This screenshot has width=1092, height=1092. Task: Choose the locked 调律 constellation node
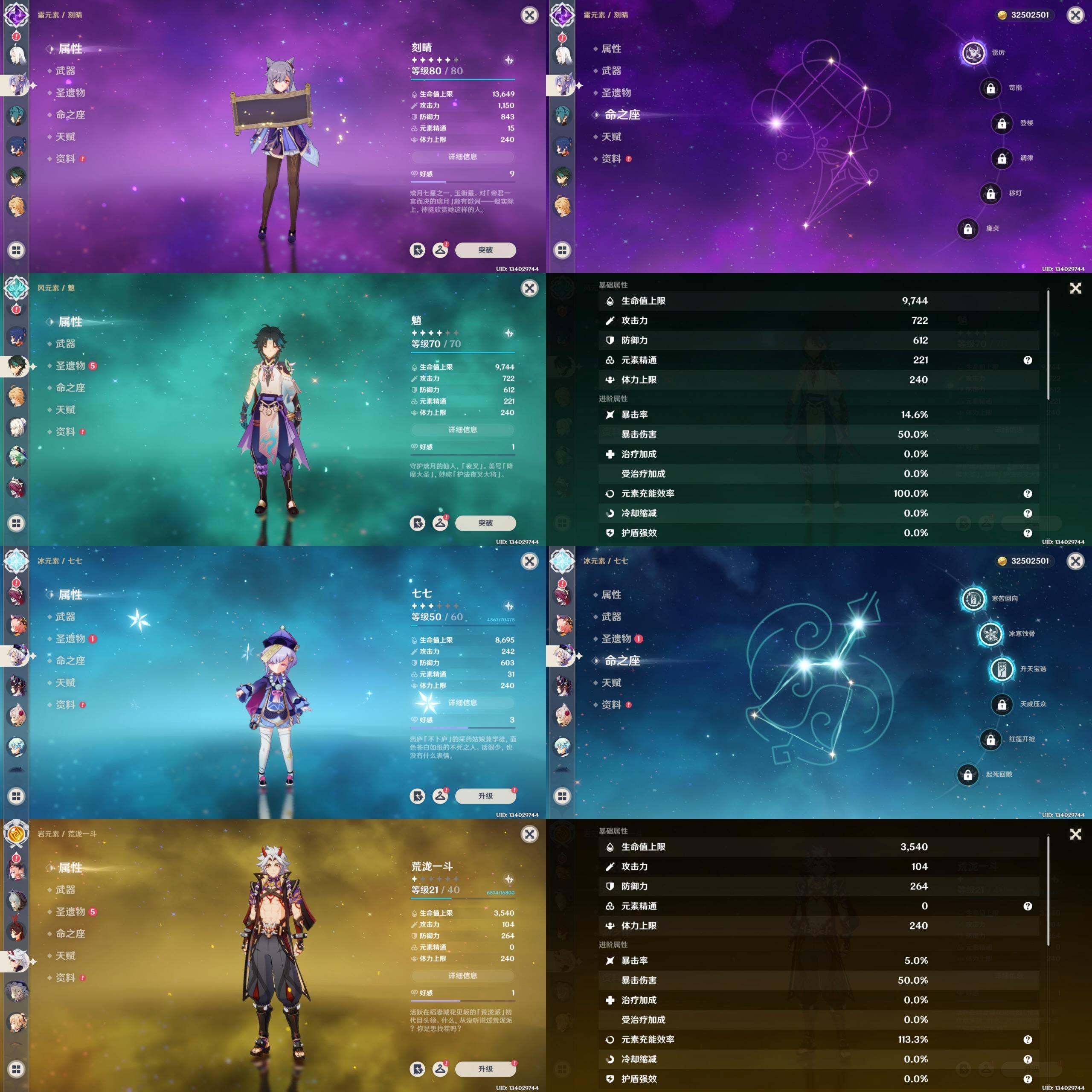coord(1002,158)
